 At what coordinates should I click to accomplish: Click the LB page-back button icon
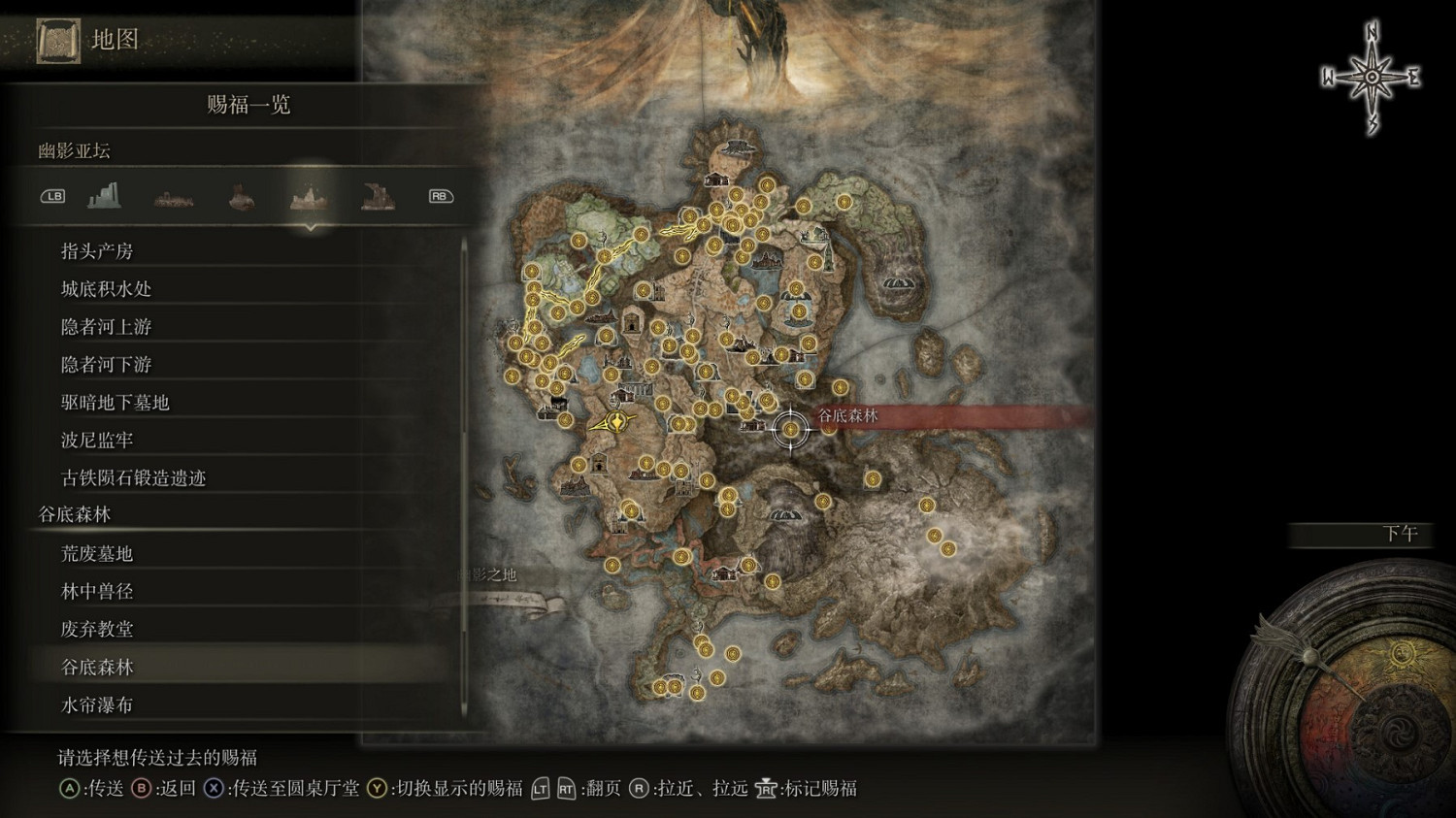click(x=51, y=196)
